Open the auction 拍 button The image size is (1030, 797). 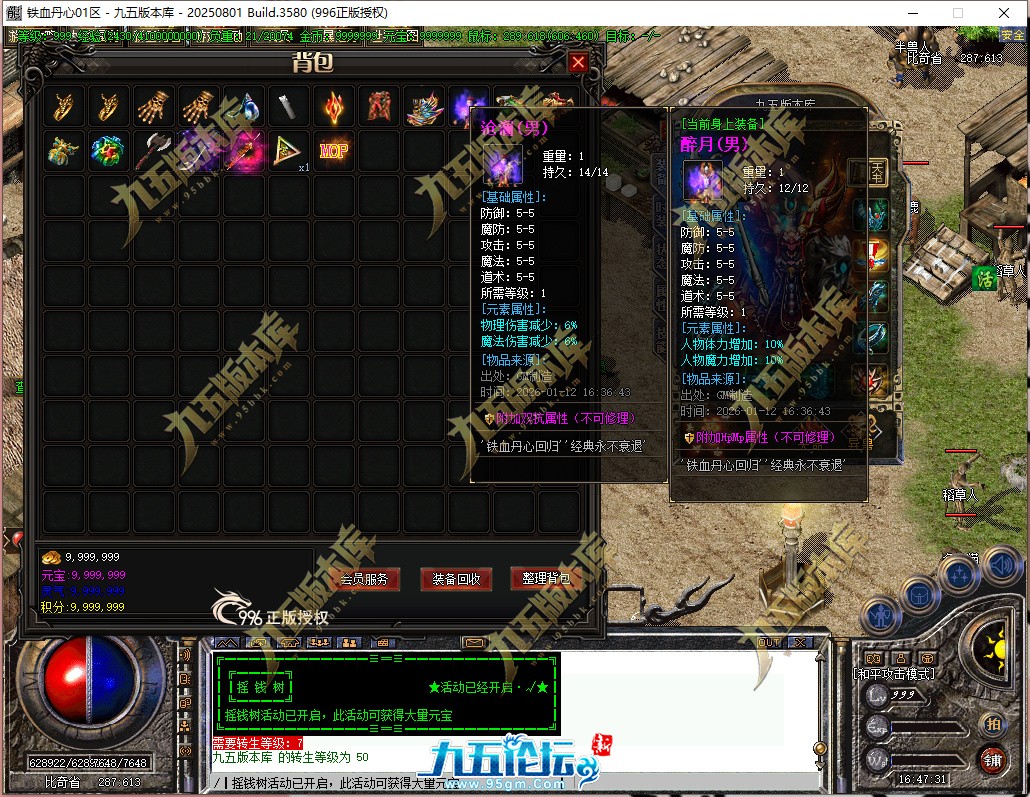coord(993,724)
